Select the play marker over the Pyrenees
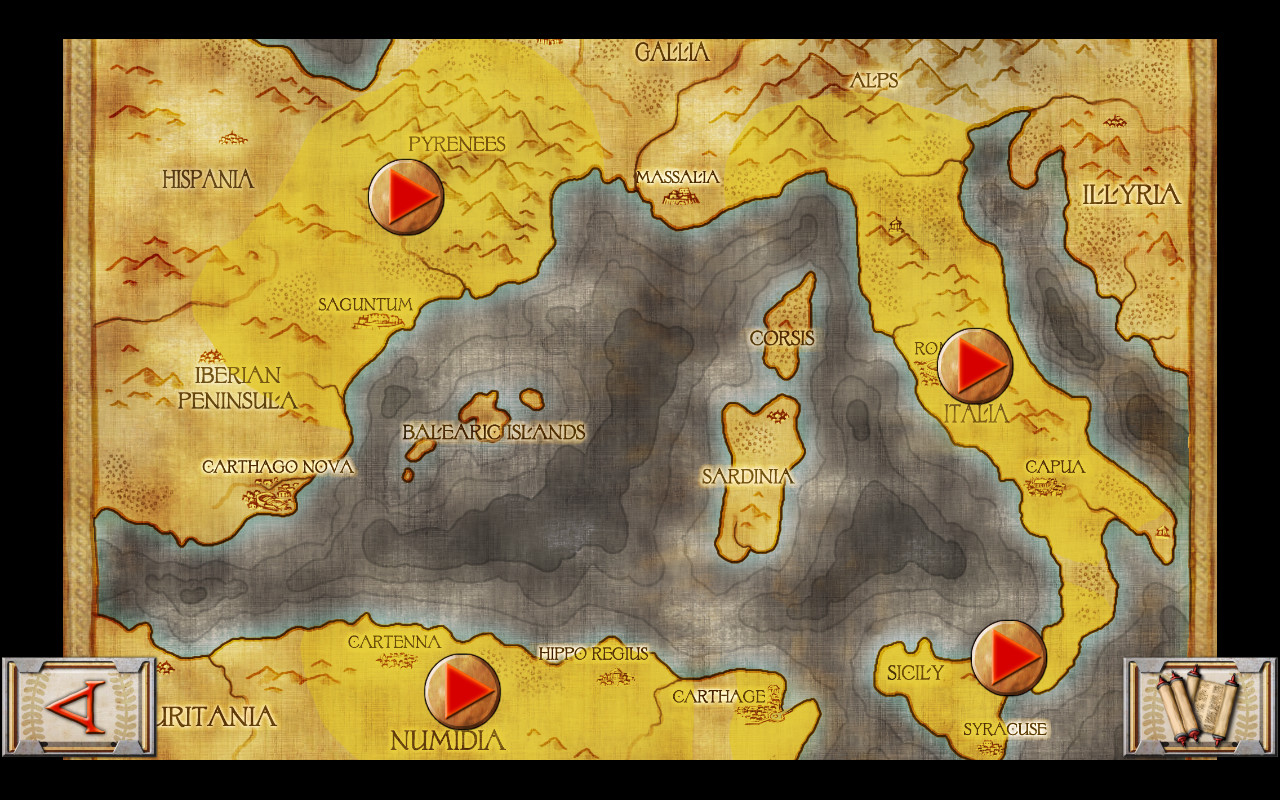The image size is (1280, 800). pos(404,195)
